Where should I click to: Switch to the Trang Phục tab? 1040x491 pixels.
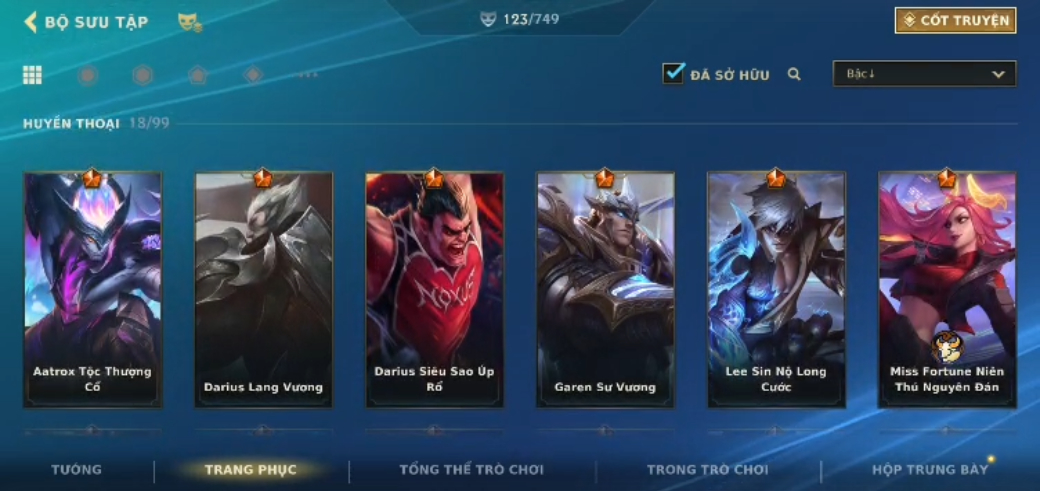pos(251,470)
